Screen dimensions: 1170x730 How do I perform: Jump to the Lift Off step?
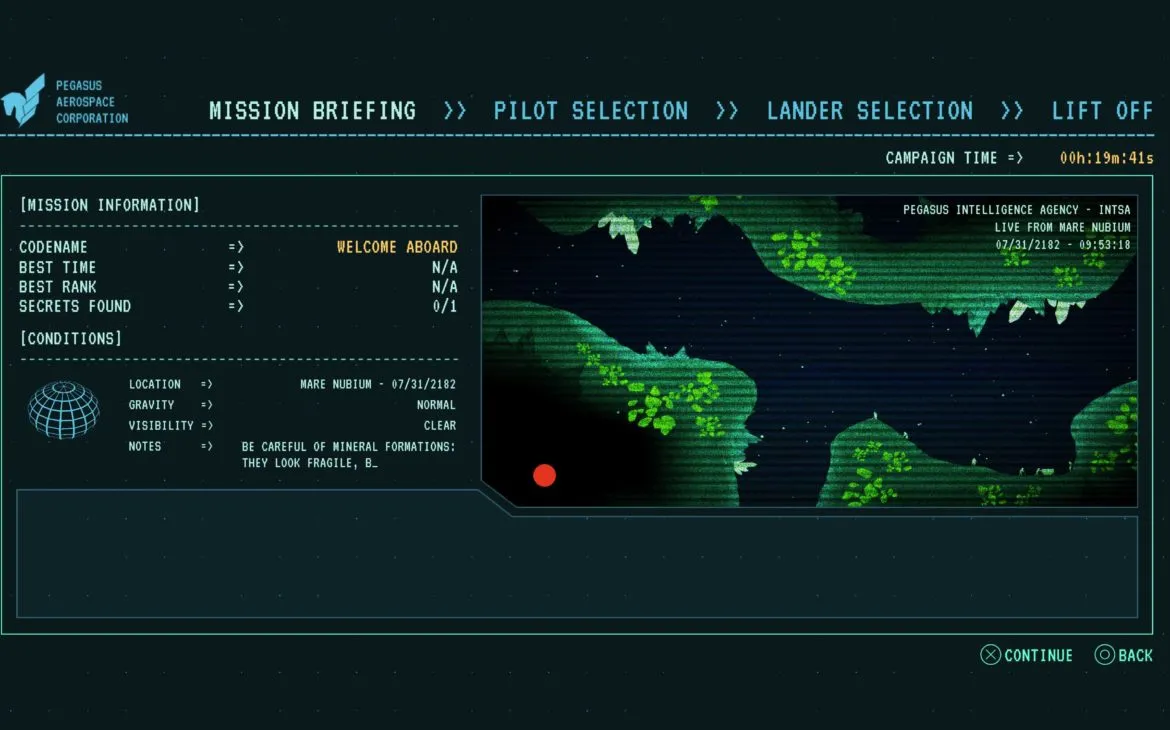(x=1102, y=111)
